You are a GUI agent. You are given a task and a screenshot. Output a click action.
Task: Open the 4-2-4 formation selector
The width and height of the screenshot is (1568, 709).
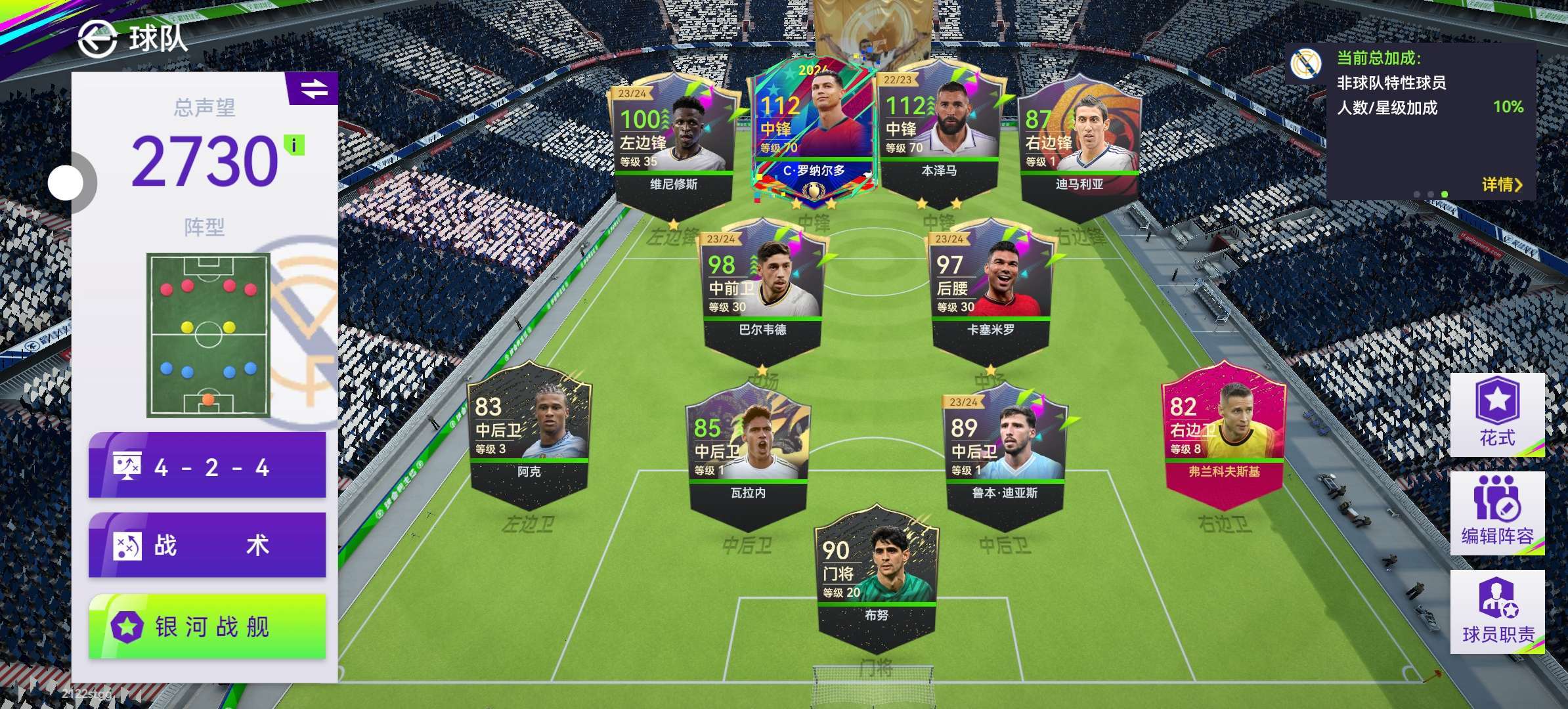click(x=207, y=467)
